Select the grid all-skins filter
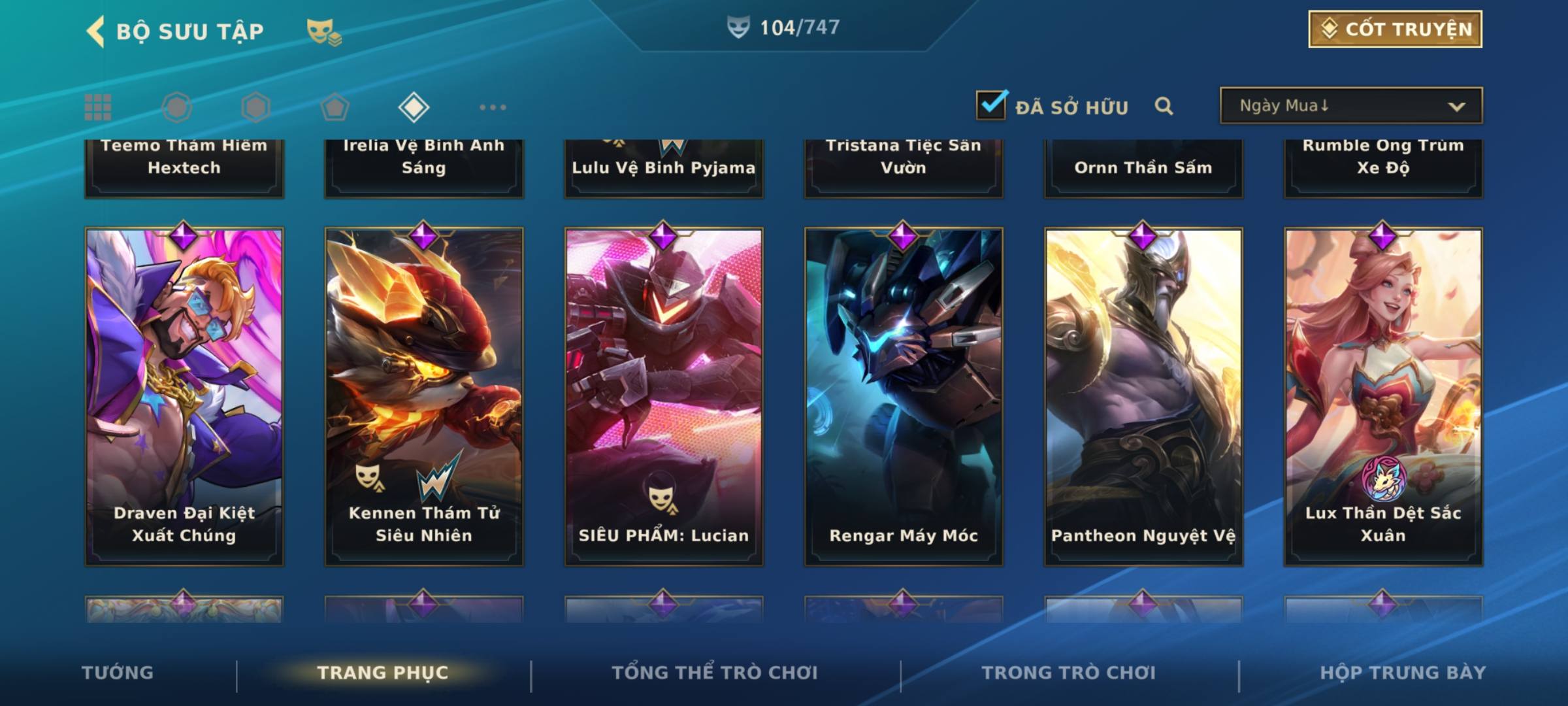Image resolution: width=1568 pixels, height=706 pixels. point(98,107)
